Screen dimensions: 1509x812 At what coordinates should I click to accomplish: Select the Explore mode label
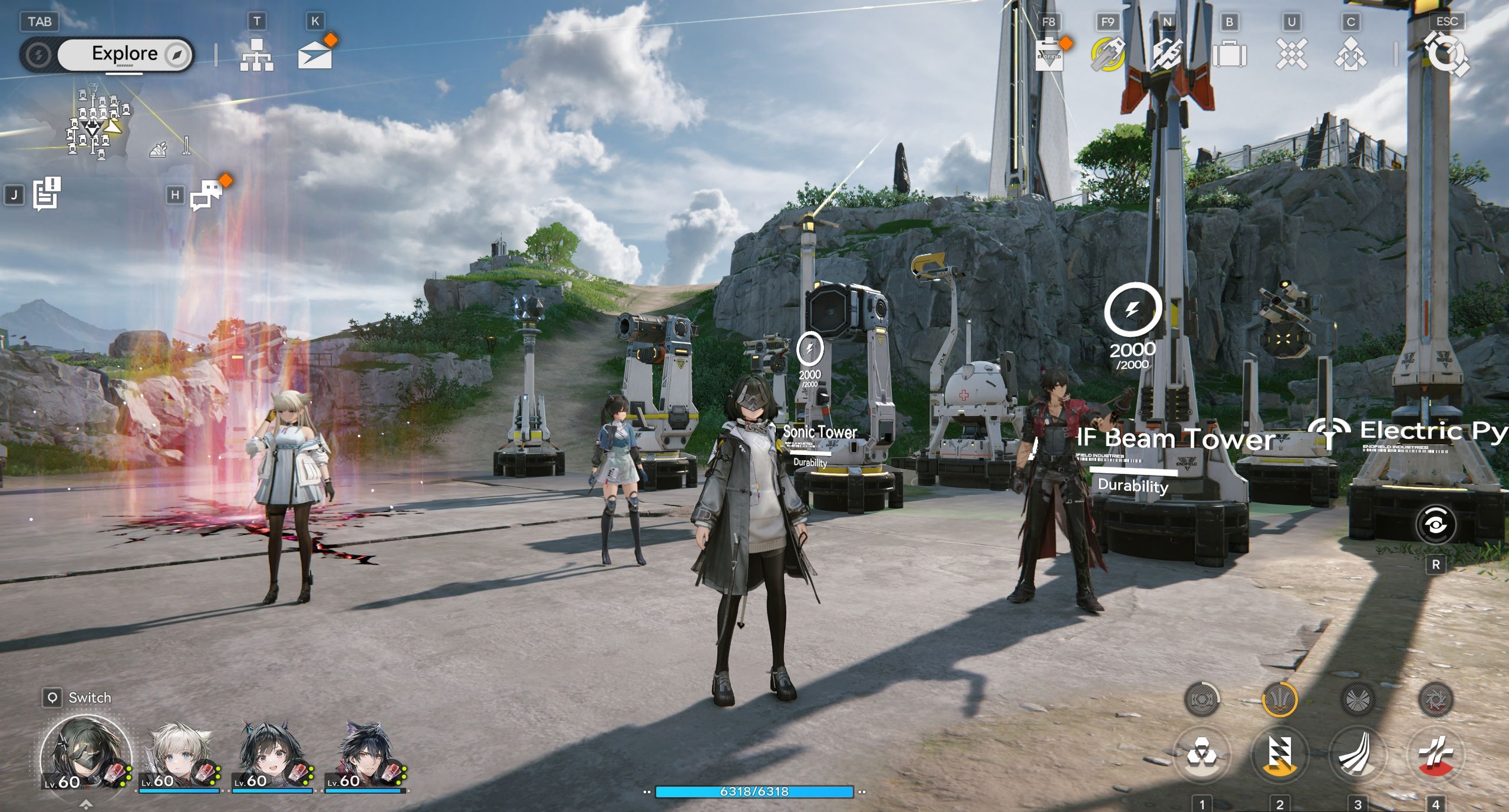124,53
